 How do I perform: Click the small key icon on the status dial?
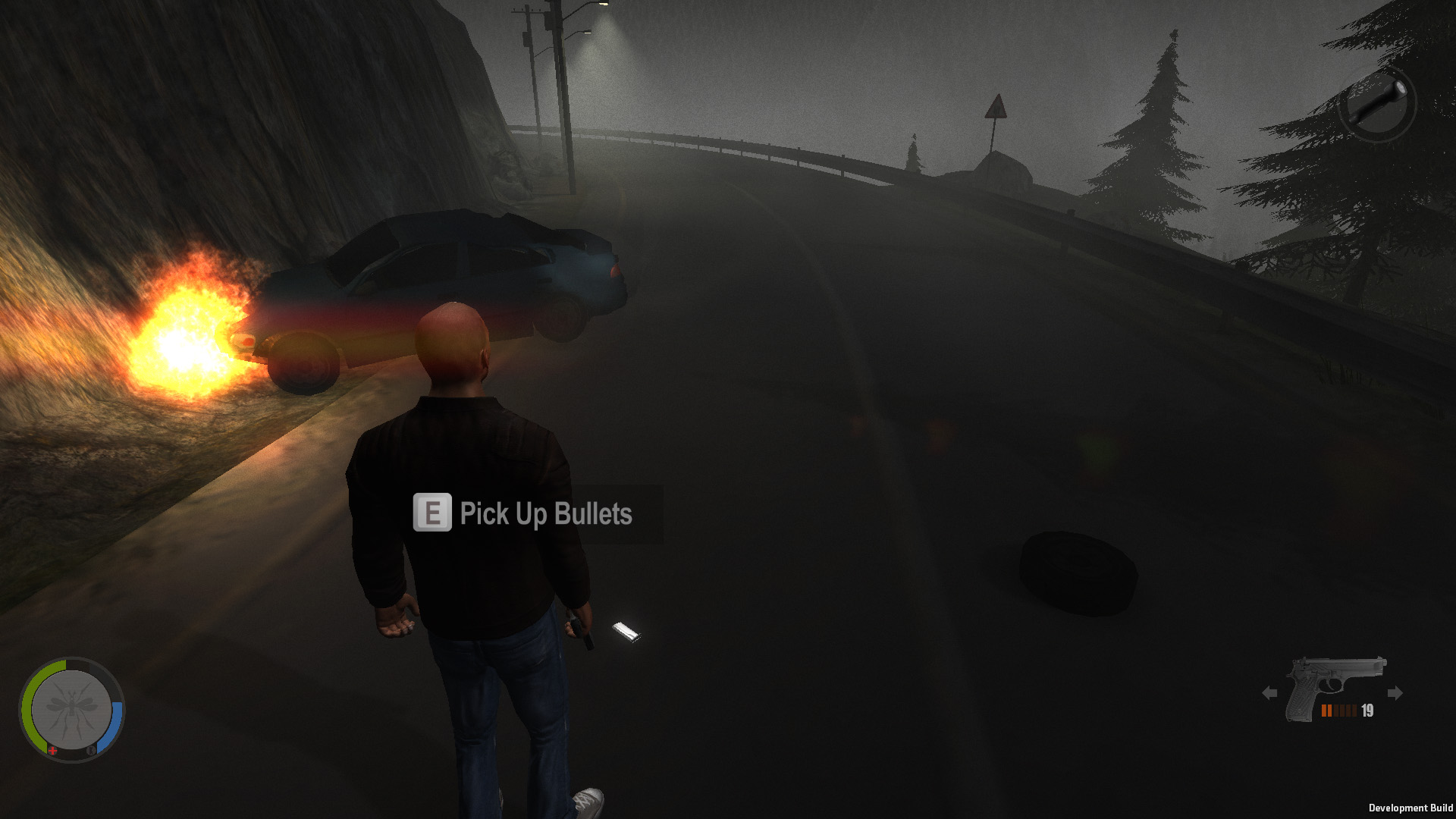92,751
